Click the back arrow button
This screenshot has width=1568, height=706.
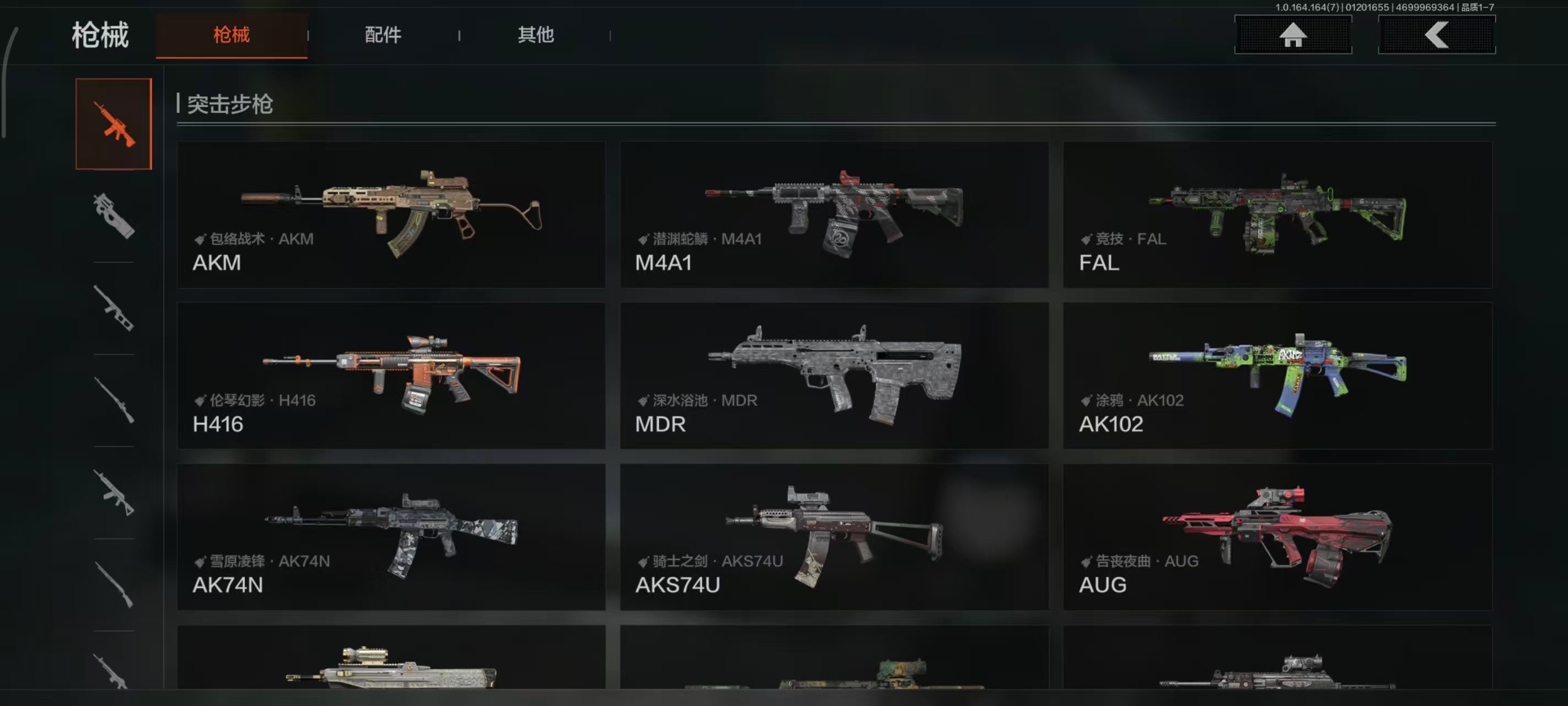point(1436,35)
